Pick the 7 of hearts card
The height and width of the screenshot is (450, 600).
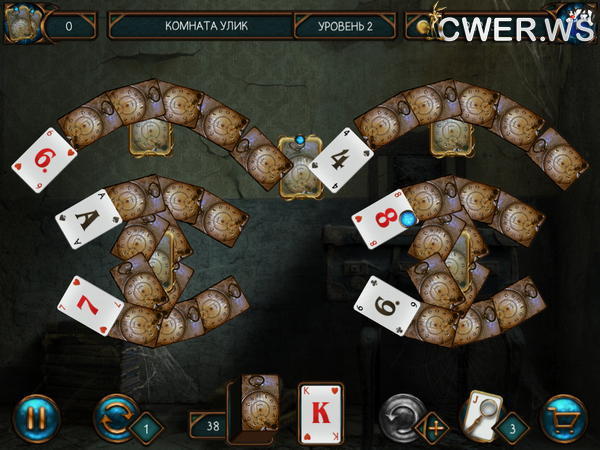pyautogui.click(x=91, y=306)
